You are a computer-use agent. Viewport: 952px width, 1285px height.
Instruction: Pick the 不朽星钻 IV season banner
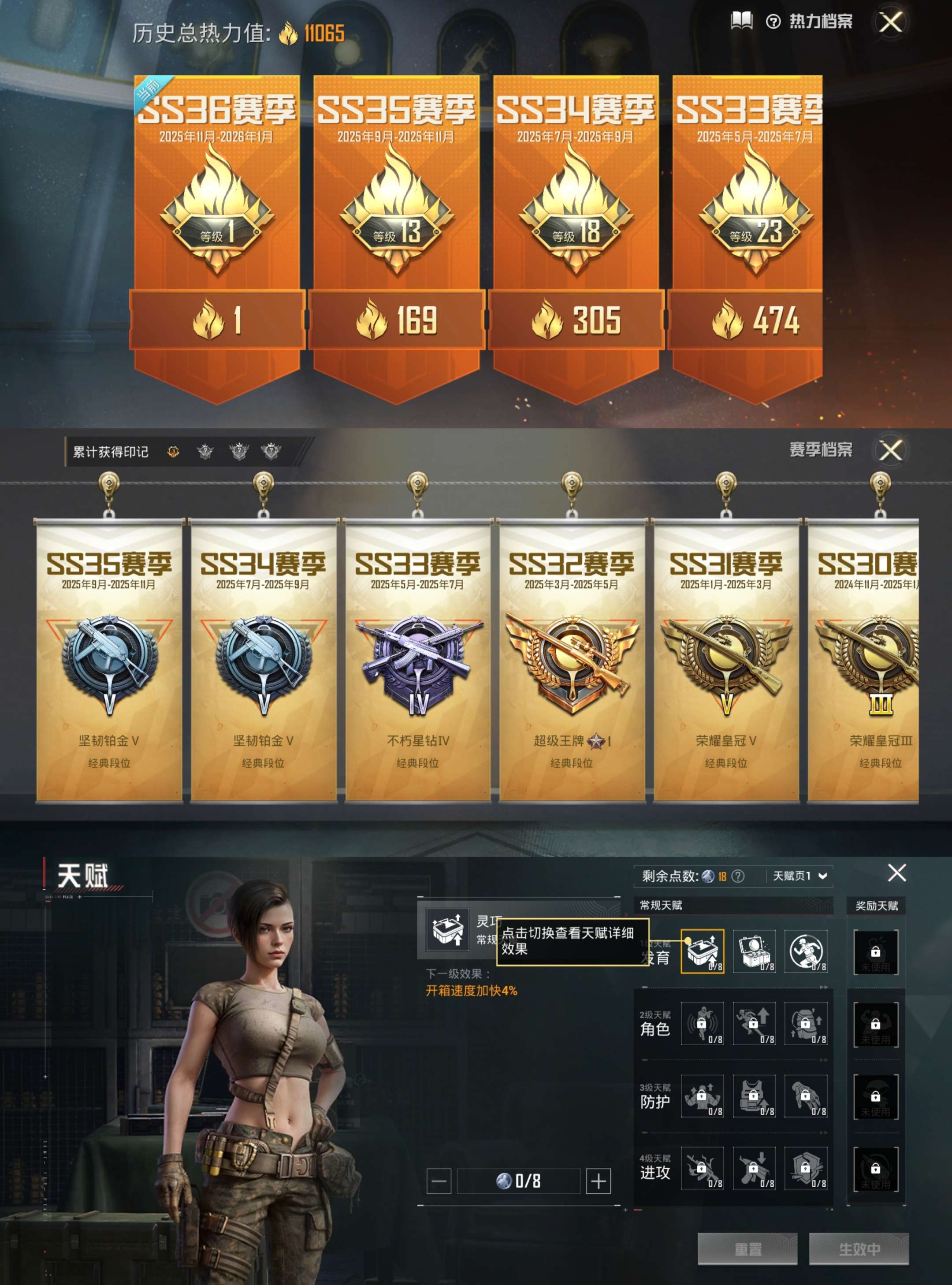point(418,660)
